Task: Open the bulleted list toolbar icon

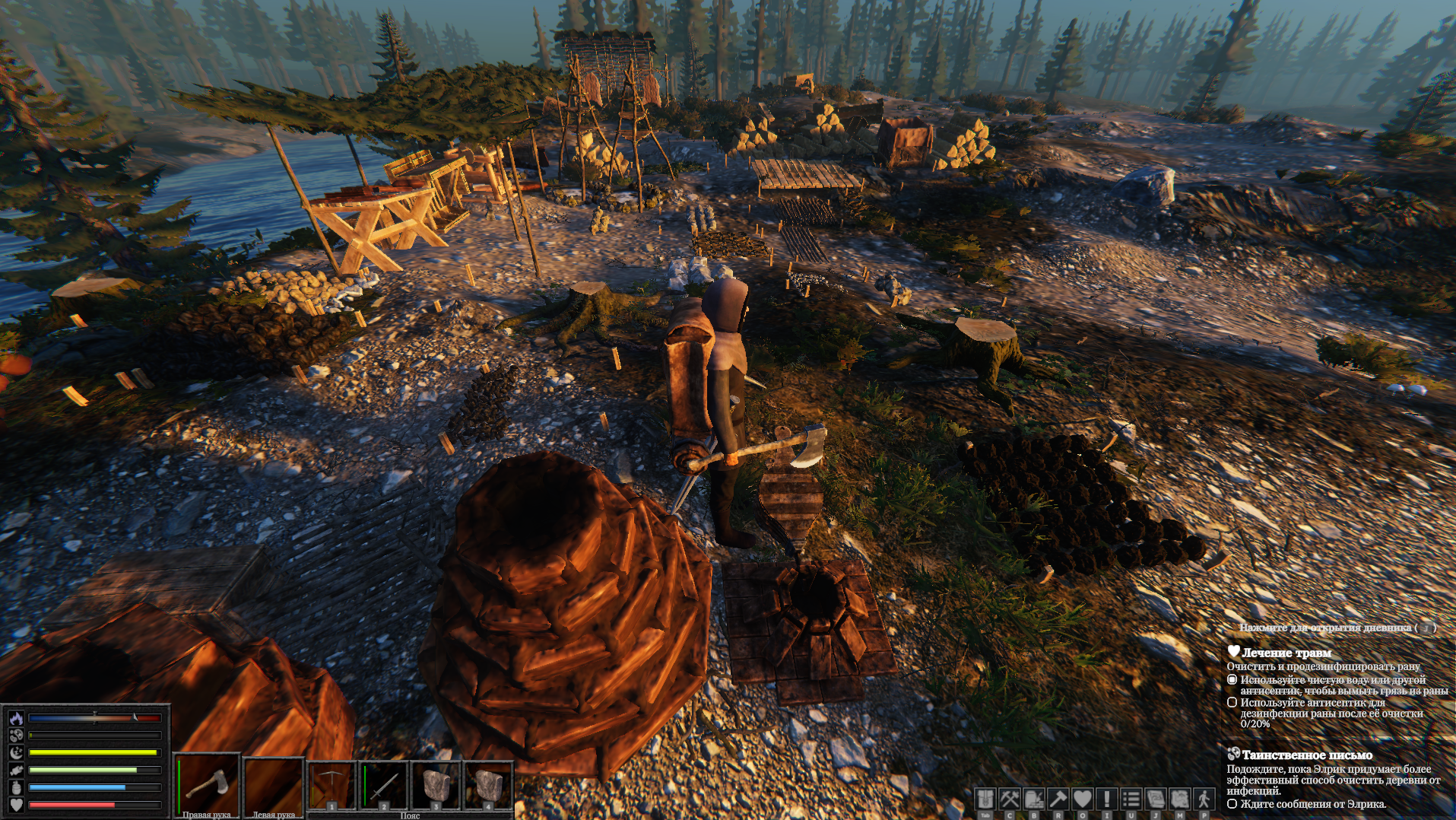Action: (1131, 799)
